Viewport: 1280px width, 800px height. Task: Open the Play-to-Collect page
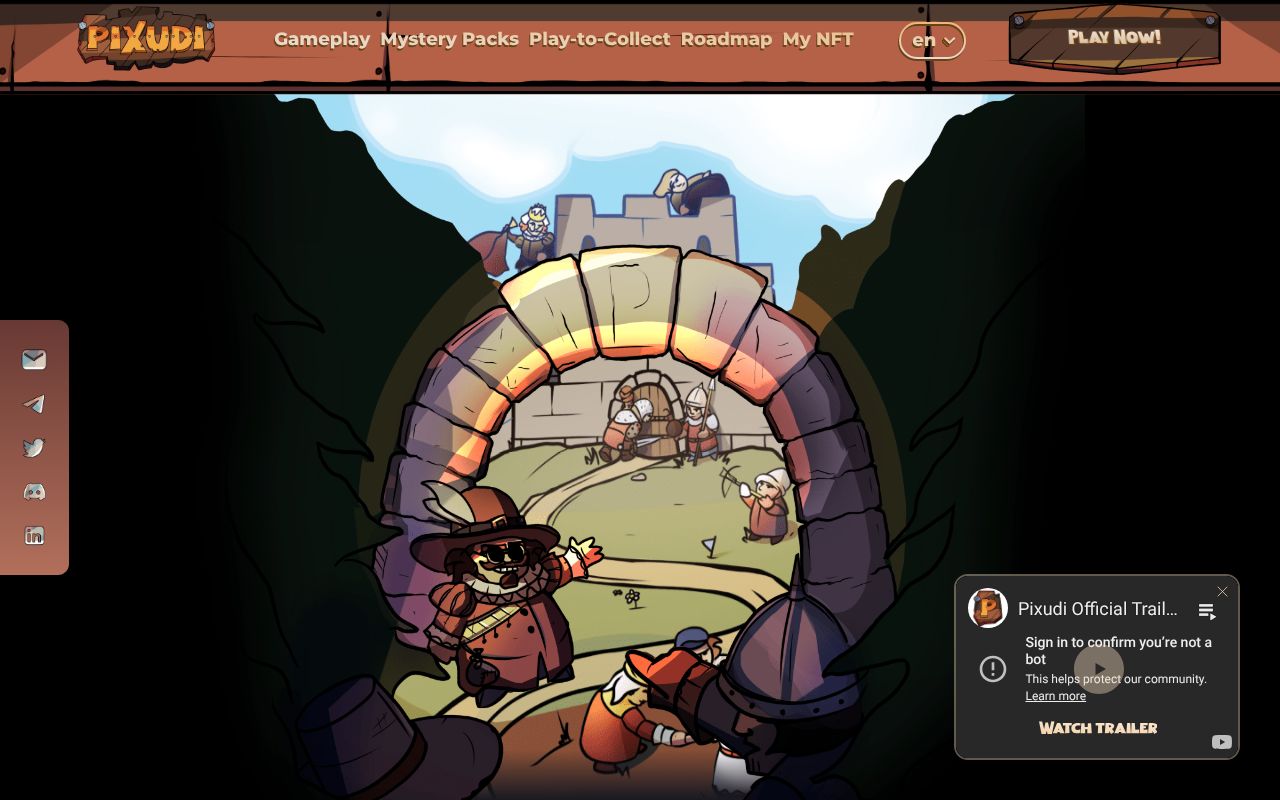coord(599,39)
